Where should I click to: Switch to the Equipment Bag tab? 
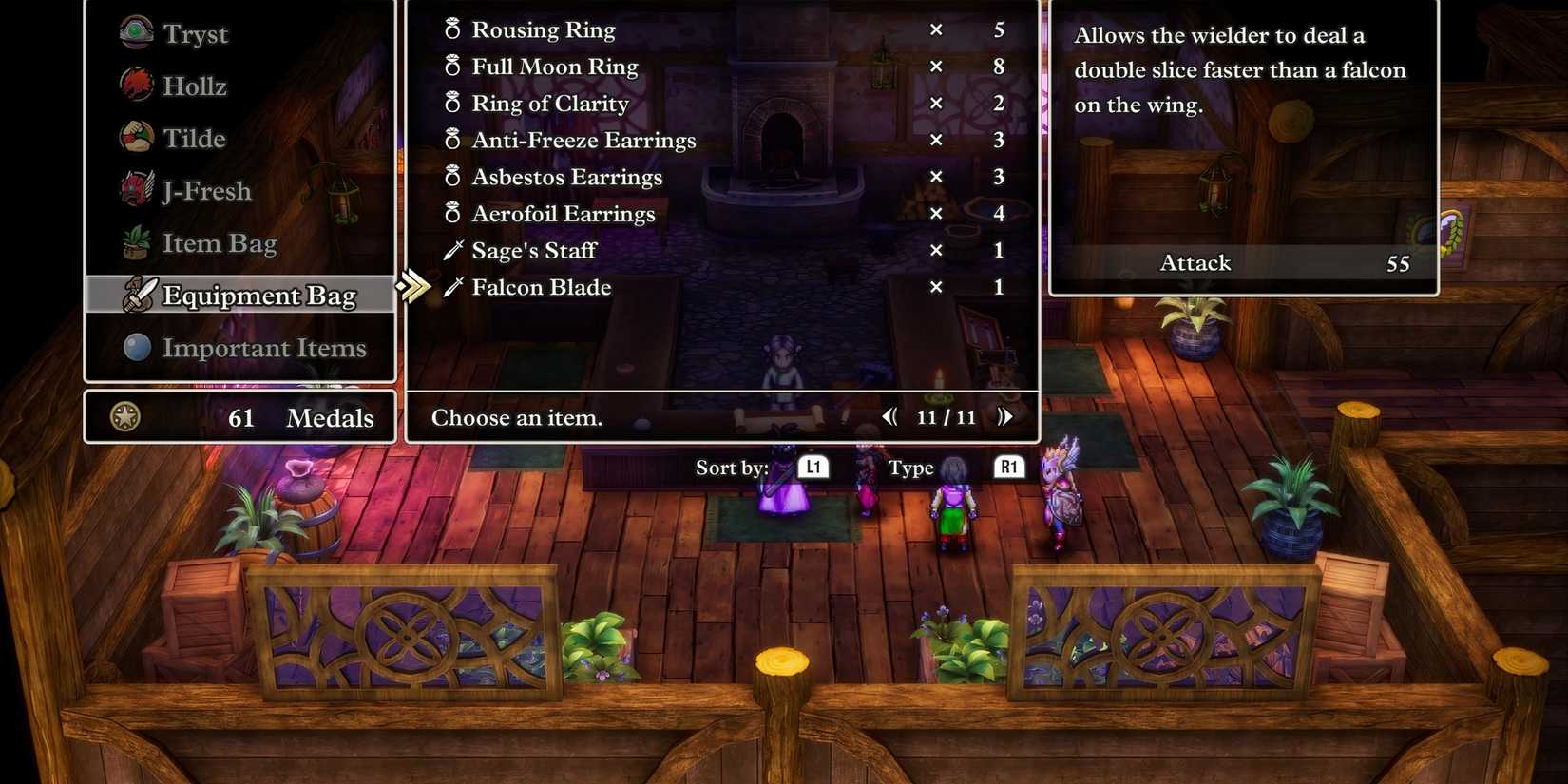pos(258,296)
